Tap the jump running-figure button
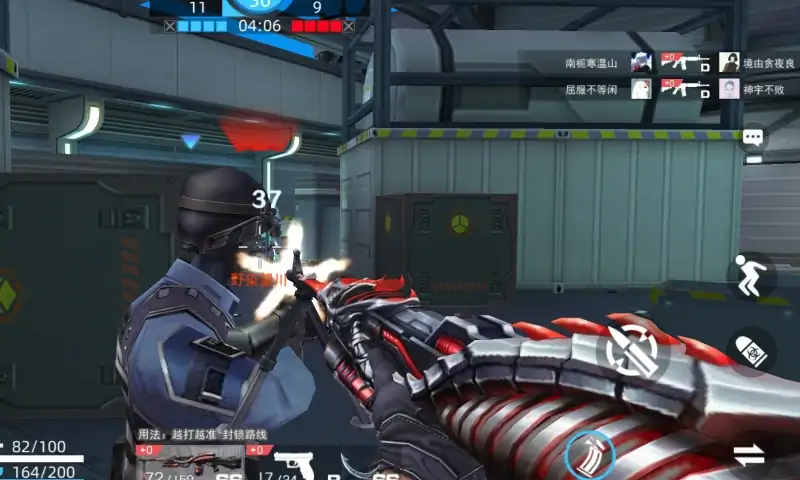Viewport: 800px width, 480px height. pyautogui.click(x=752, y=275)
